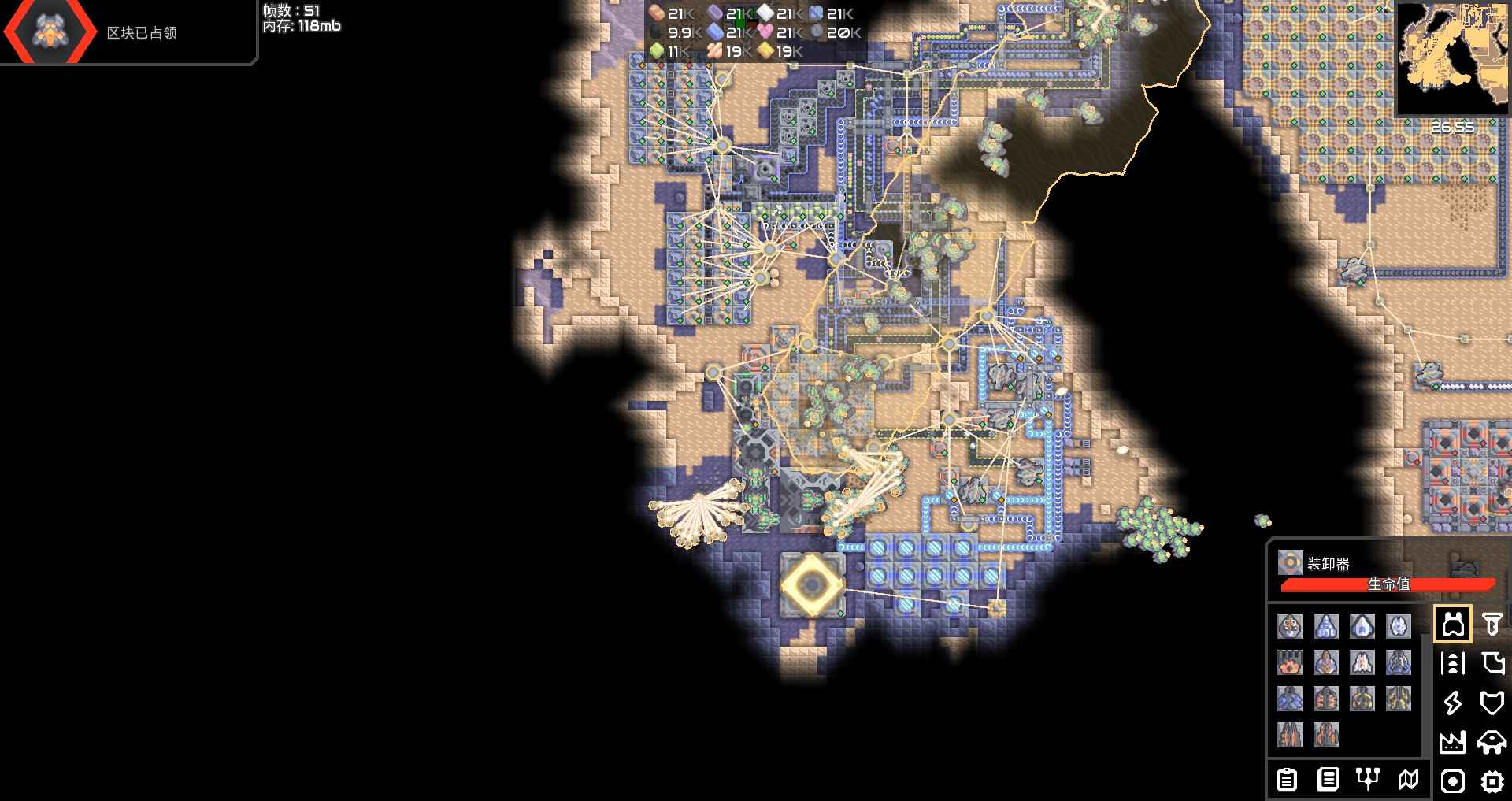Image resolution: width=1512 pixels, height=801 pixels.
Task: Open the schematics clipboard icon
Action: [1288, 781]
